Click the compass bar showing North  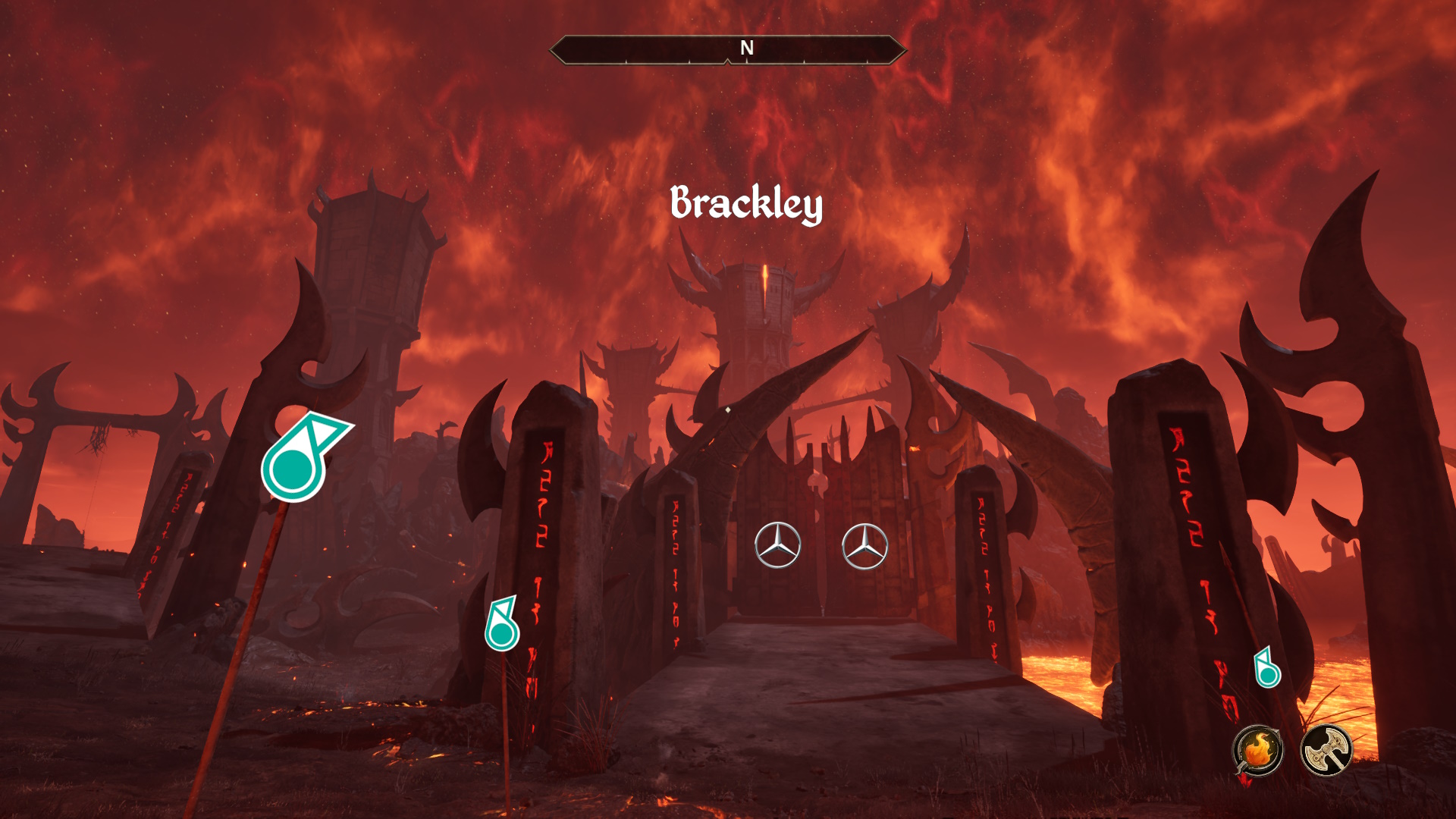(x=728, y=49)
